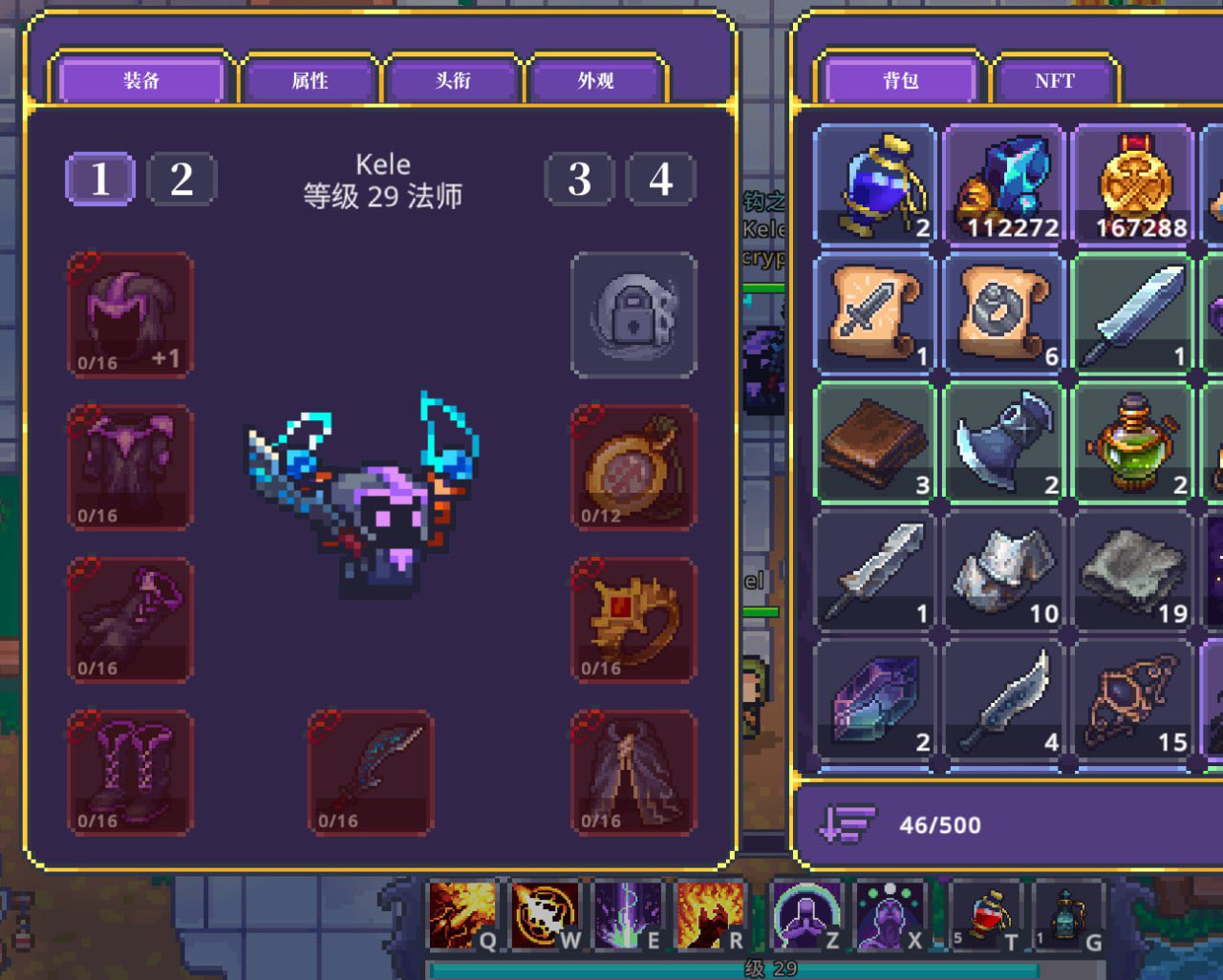This screenshot has width=1223, height=980.
Task: Select the purple hood helmet slot
Action: (x=130, y=314)
